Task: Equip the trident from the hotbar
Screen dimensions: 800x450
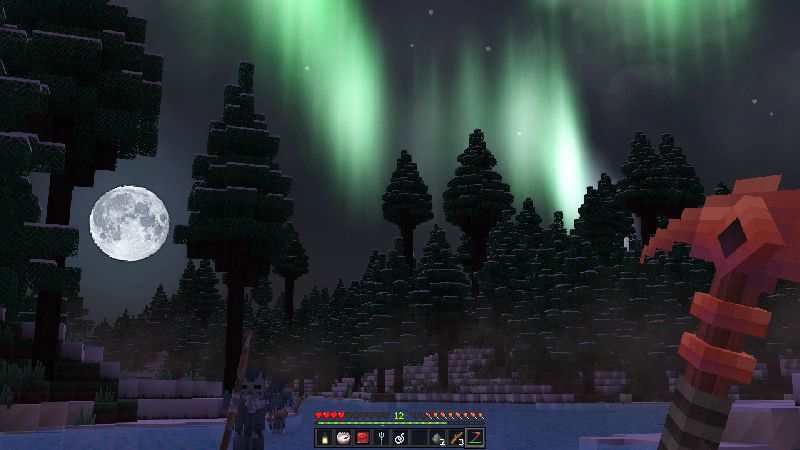Action: (x=380, y=438)
